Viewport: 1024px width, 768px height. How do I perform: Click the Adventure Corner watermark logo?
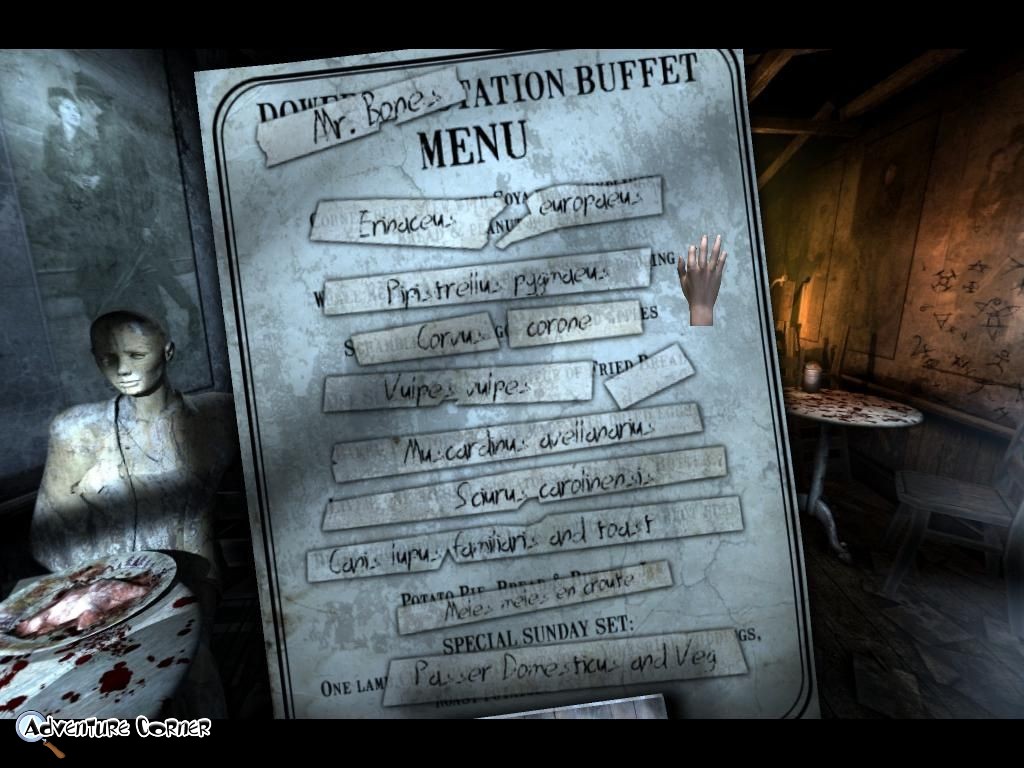point(112,728)
